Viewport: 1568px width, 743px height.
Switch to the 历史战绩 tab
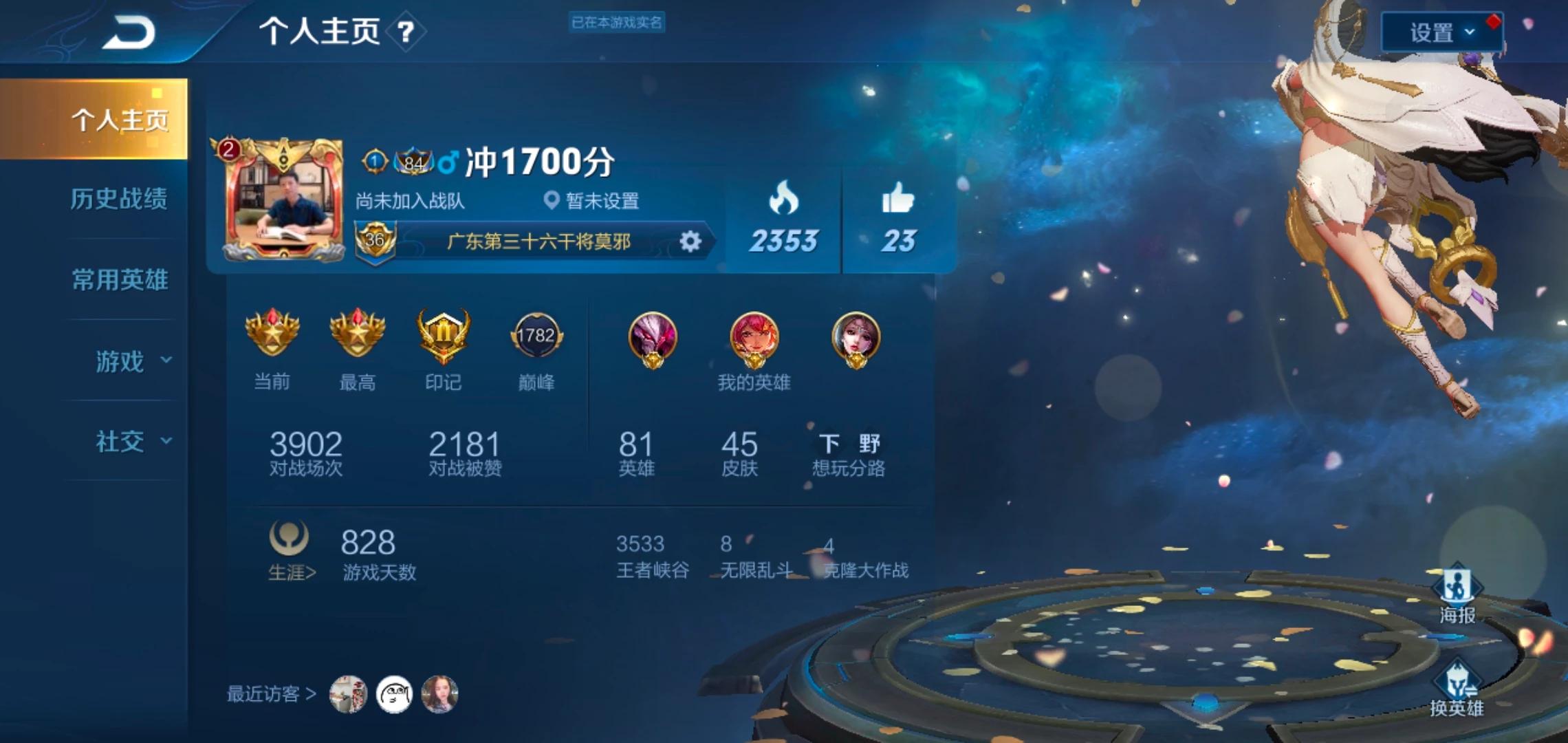coord(118,200)
